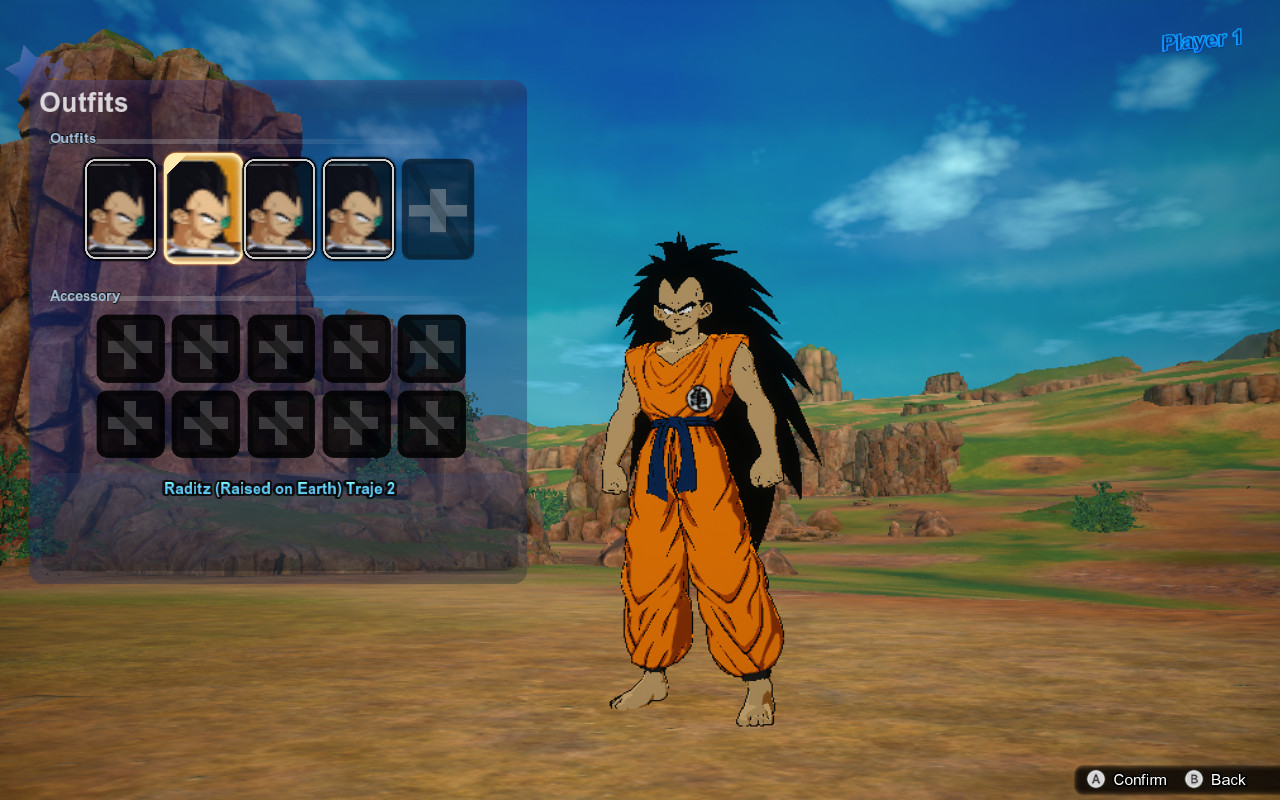Screen dimensions: 1280x800
Task: Select the first Raditz outfit thumbnail
Action: click(x=120, y=207)
